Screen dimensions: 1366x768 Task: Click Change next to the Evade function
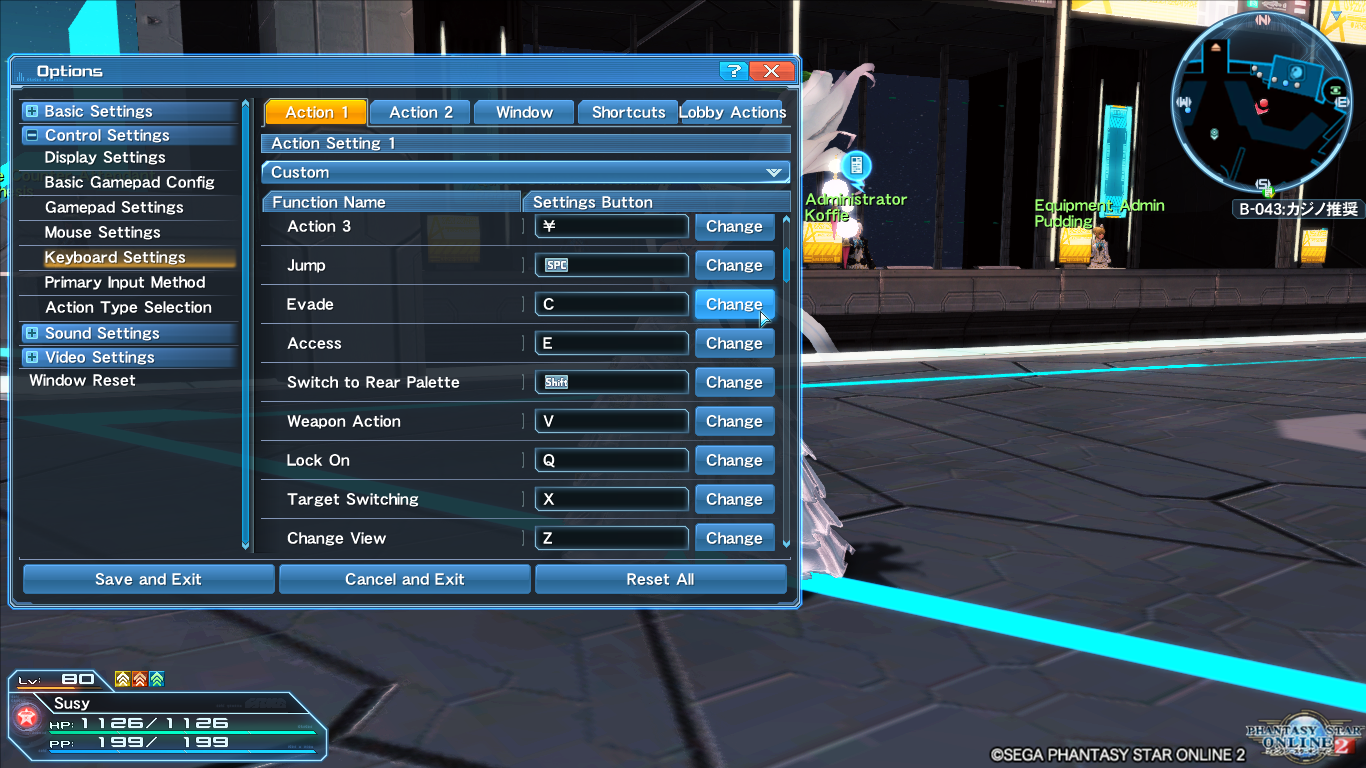[734, 304]
